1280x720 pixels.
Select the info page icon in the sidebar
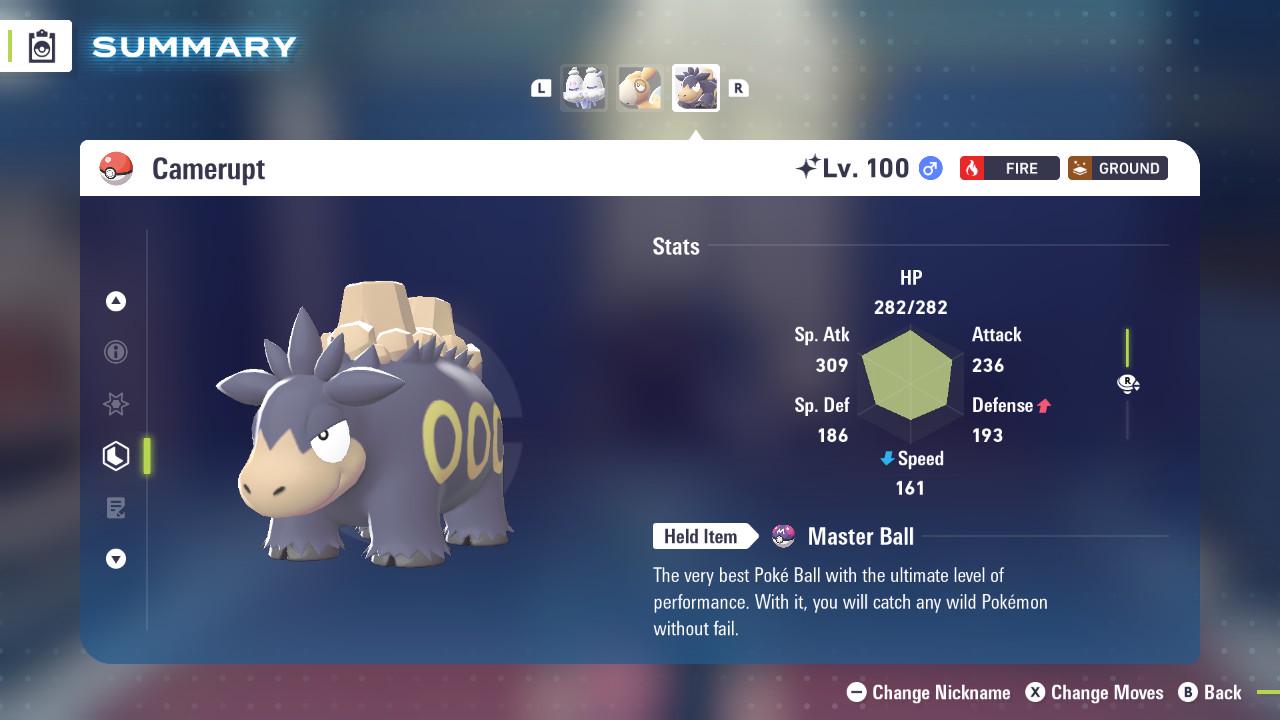pos(116,352)
